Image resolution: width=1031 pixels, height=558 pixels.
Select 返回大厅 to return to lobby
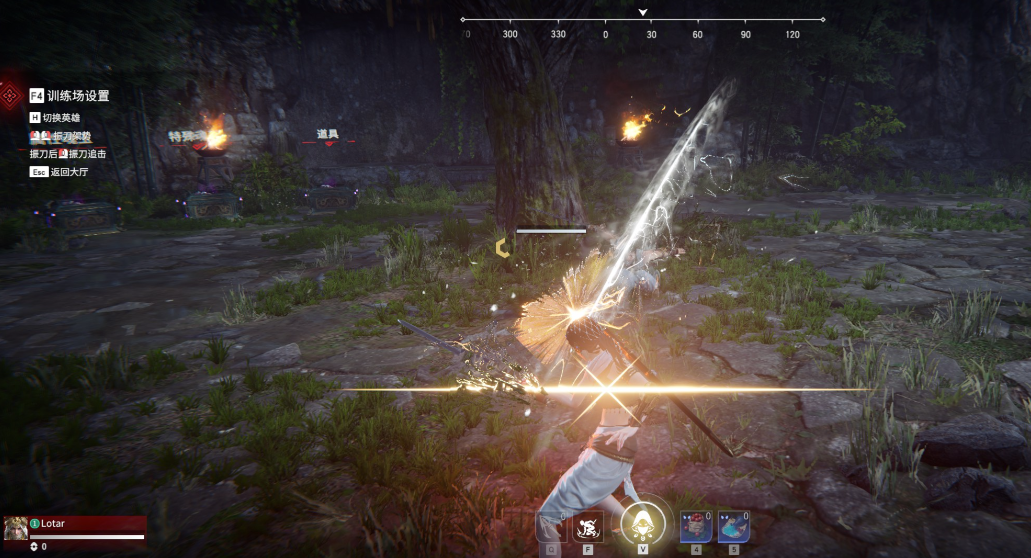64,172
